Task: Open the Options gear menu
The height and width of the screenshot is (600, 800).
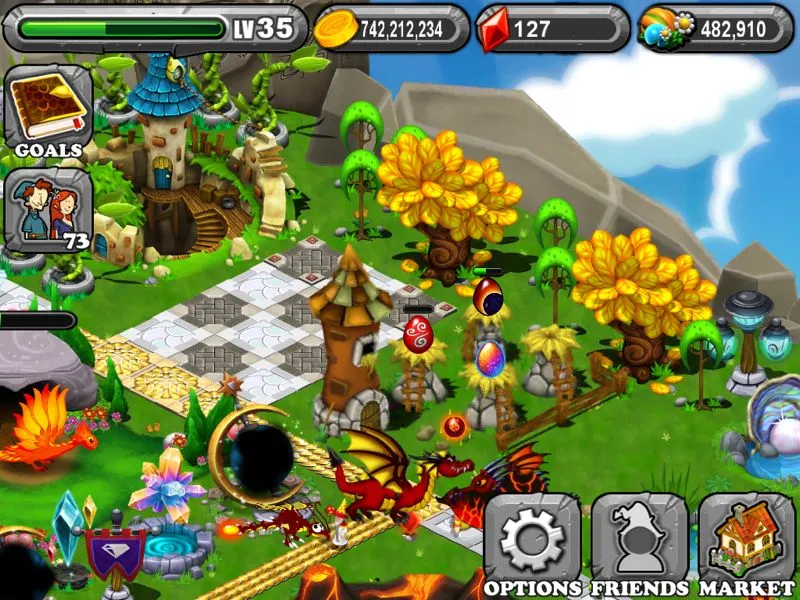Action: click(532, 540)
